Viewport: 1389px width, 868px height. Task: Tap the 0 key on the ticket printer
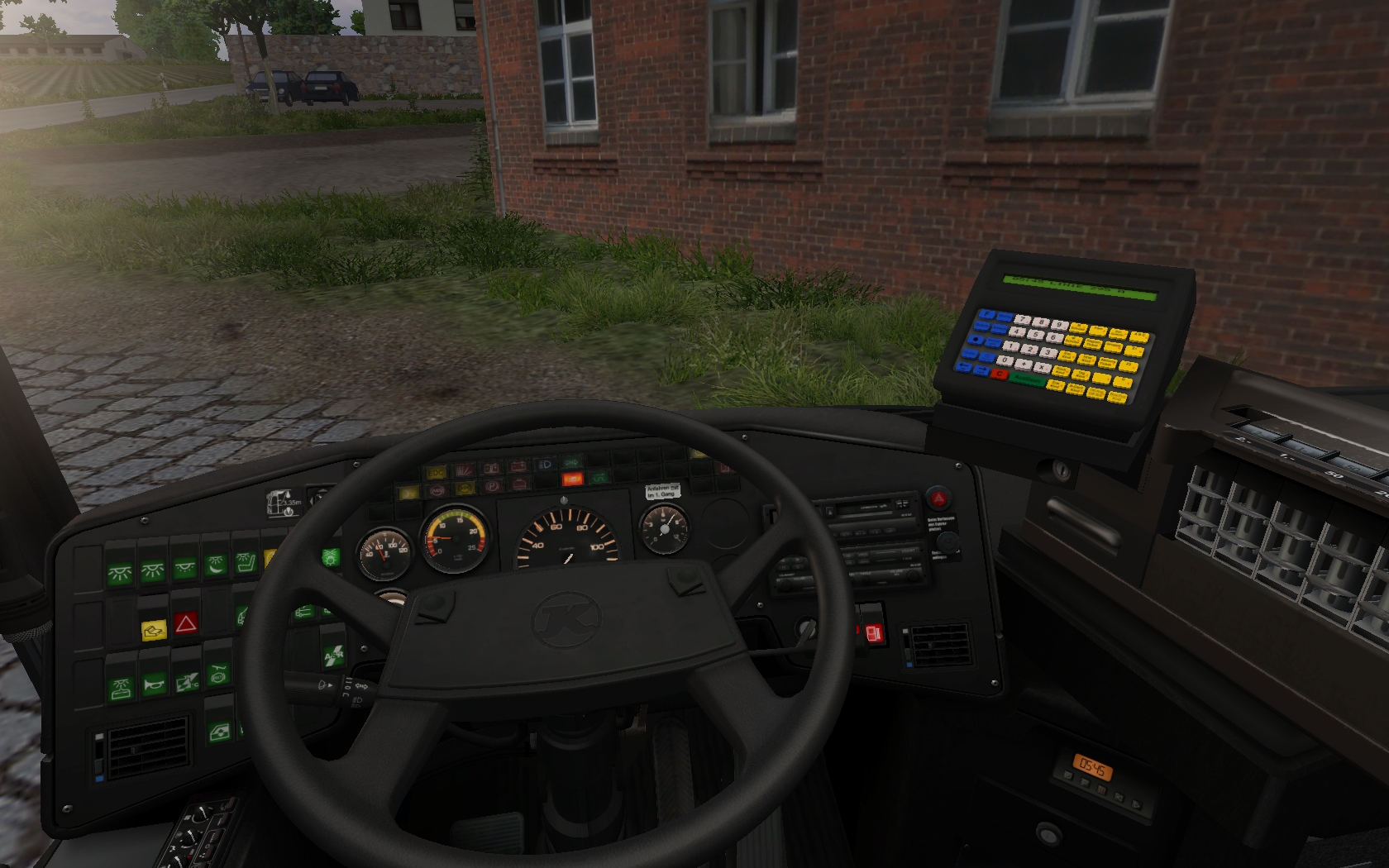(x=1005, y=360)
